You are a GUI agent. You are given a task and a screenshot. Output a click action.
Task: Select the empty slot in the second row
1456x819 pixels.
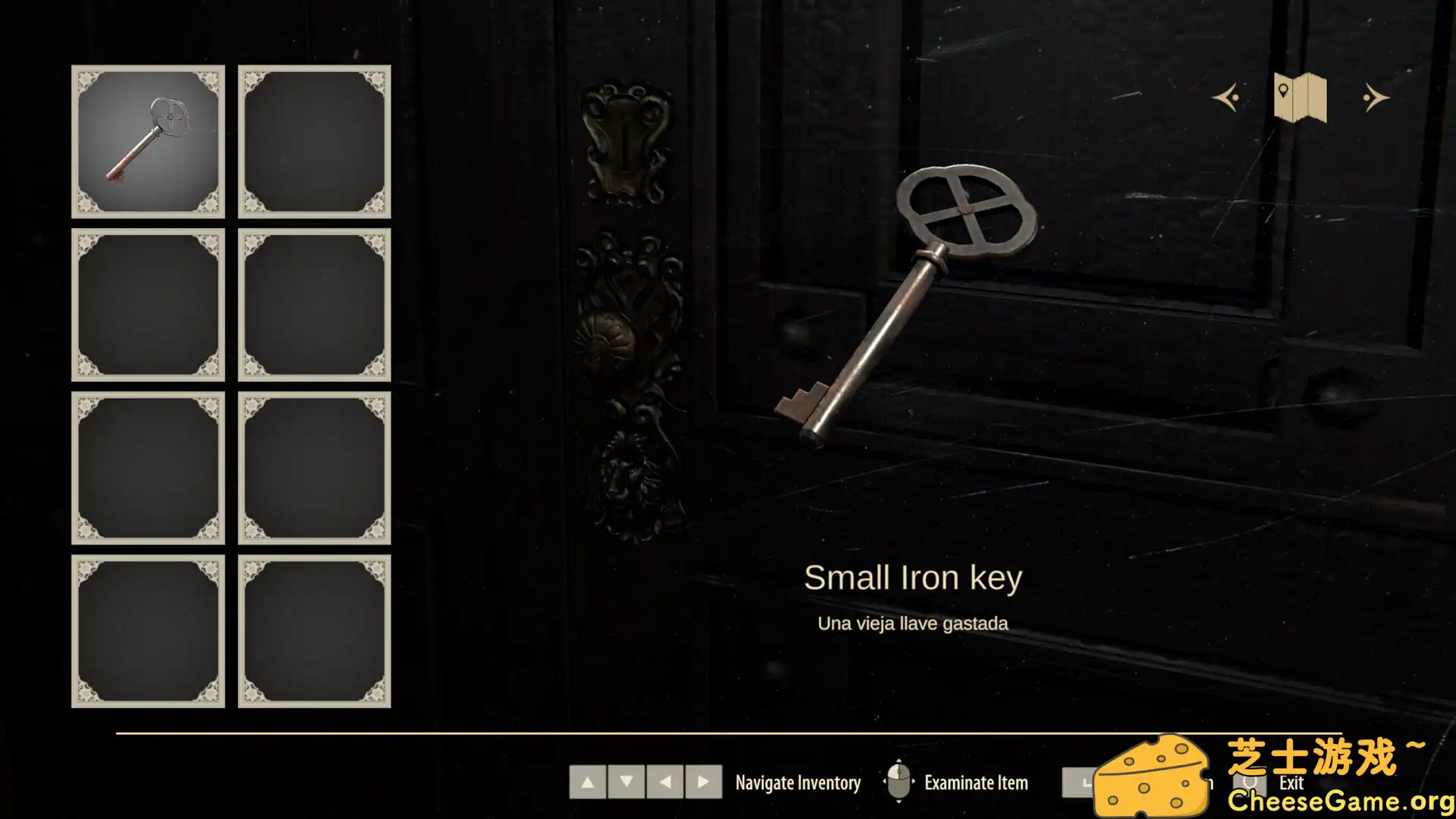click(148, 303)
